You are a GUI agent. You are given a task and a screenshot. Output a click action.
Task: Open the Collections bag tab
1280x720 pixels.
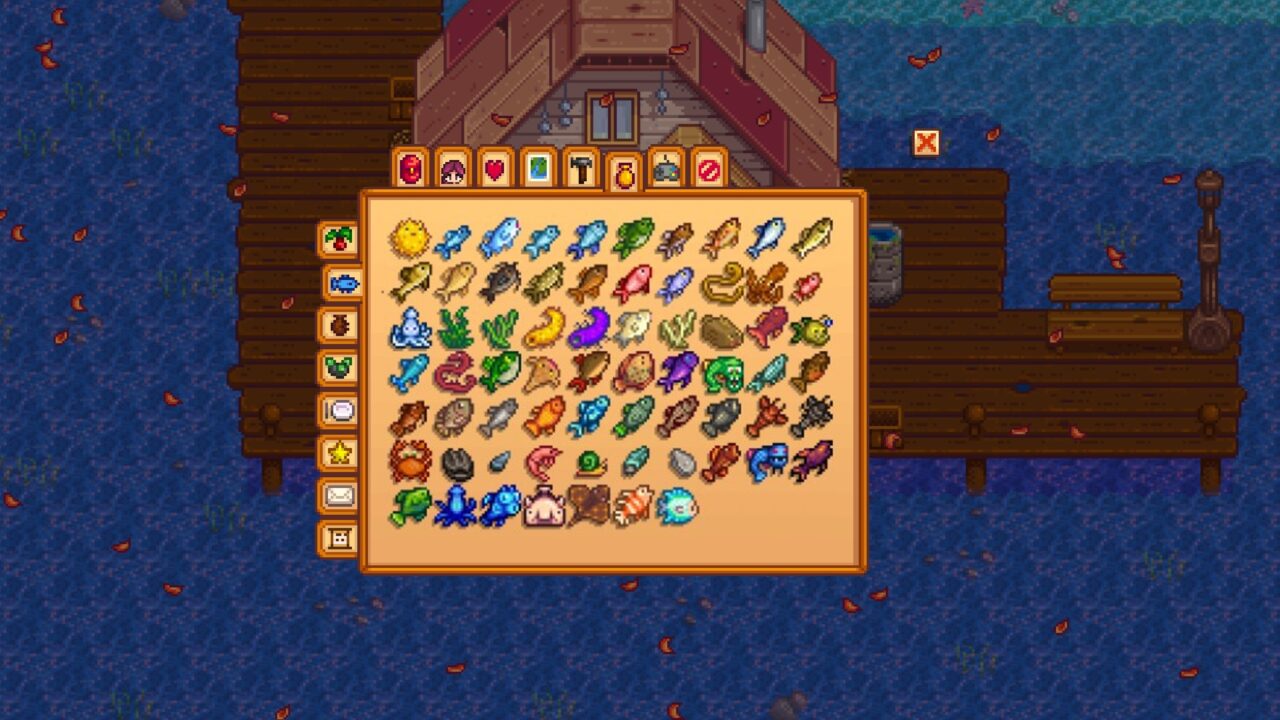pyautogui.click(x=626, y=170)
